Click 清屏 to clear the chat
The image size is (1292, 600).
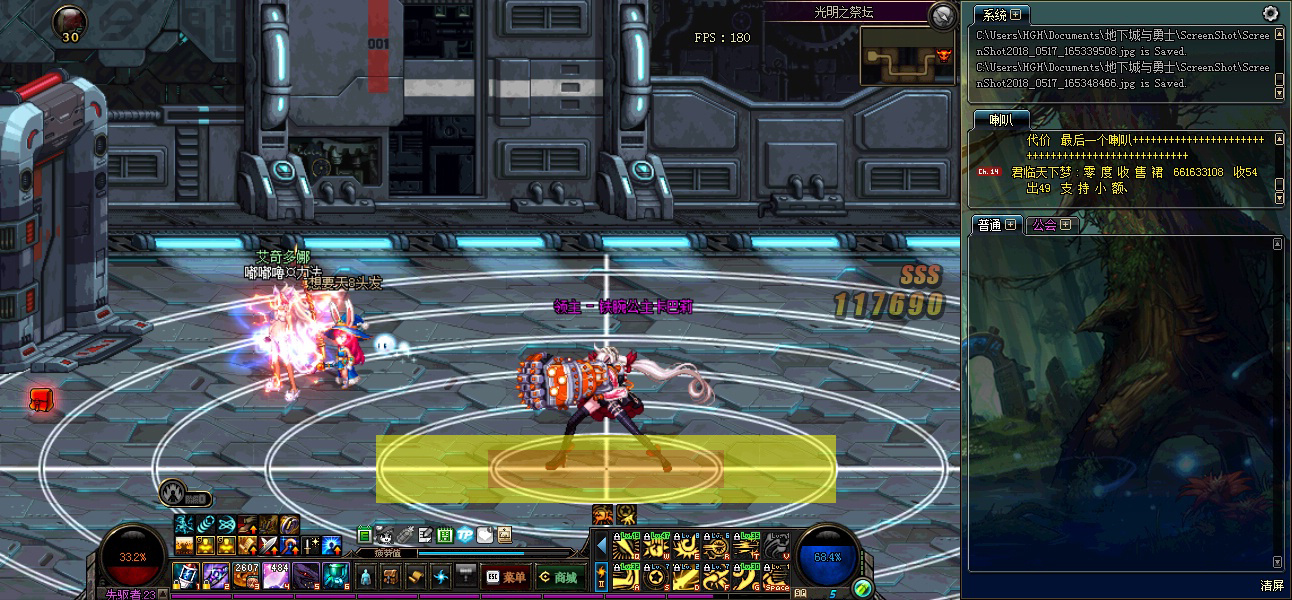point(1271,585)
